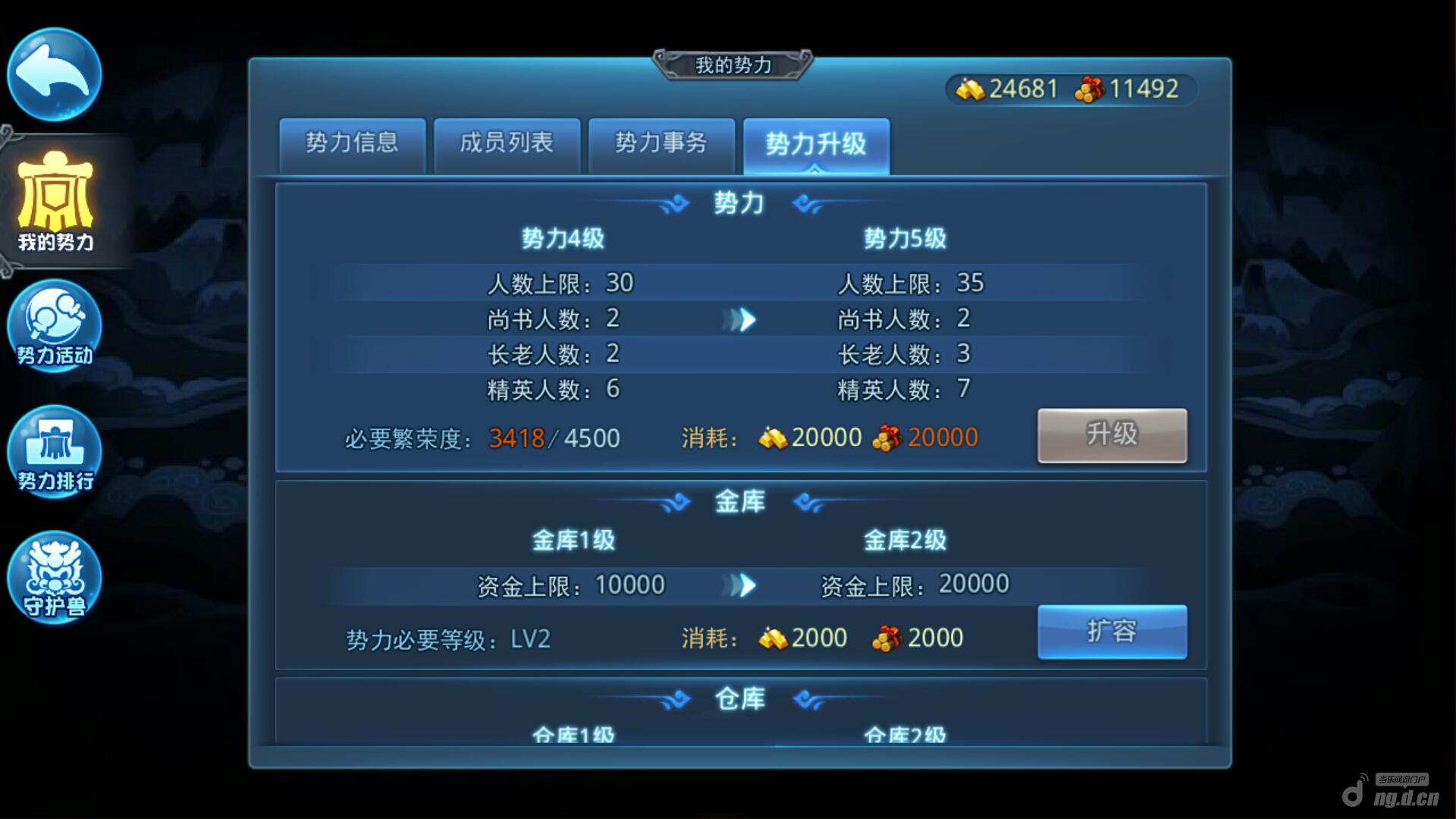Open the 势力活动 side menu
Viewport: 1456px width, 819px height.
[x=55, y=325]
